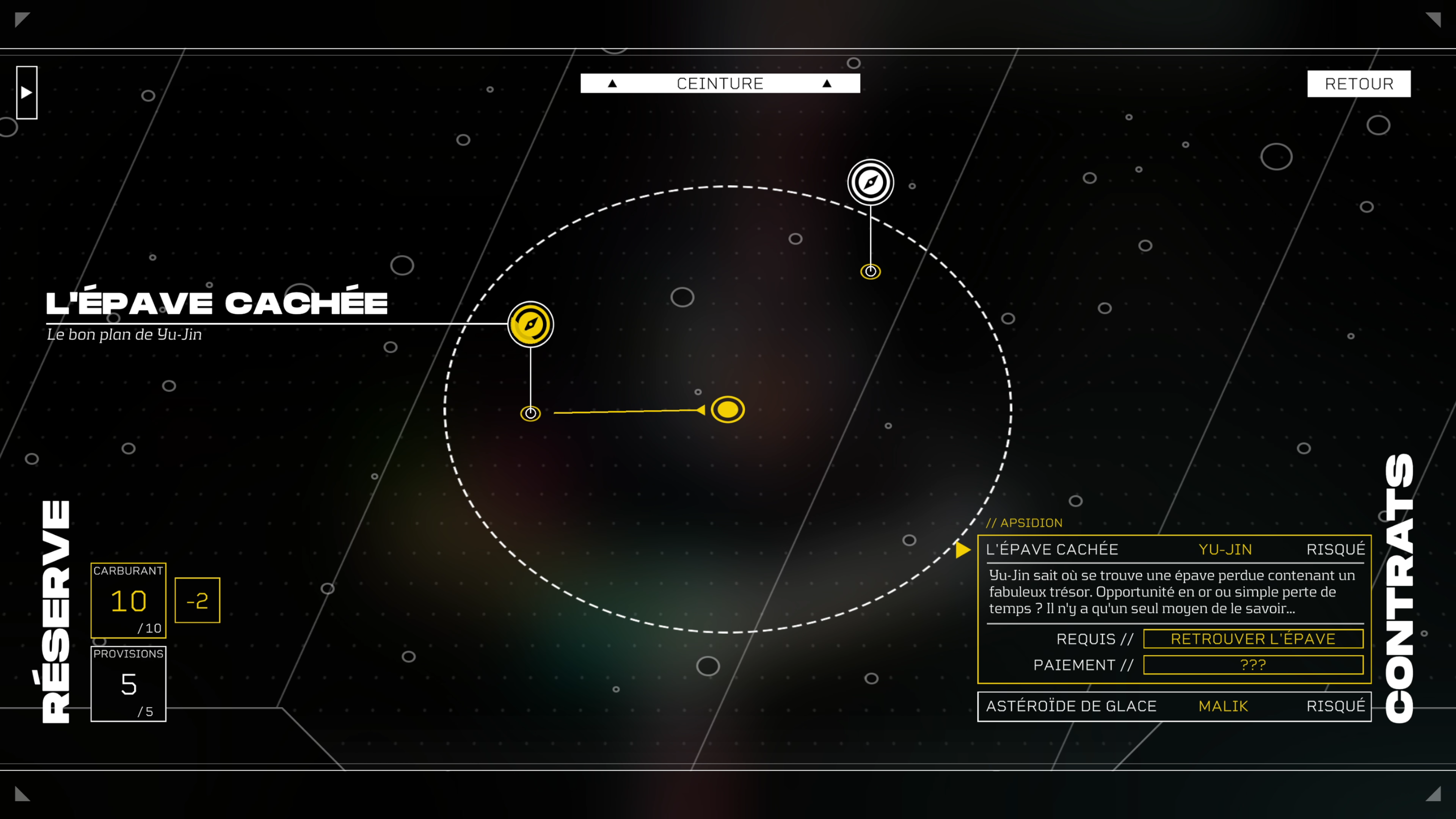
Task: Click the right up-arrow on the CEINTURE header
Action: (827, 83)
